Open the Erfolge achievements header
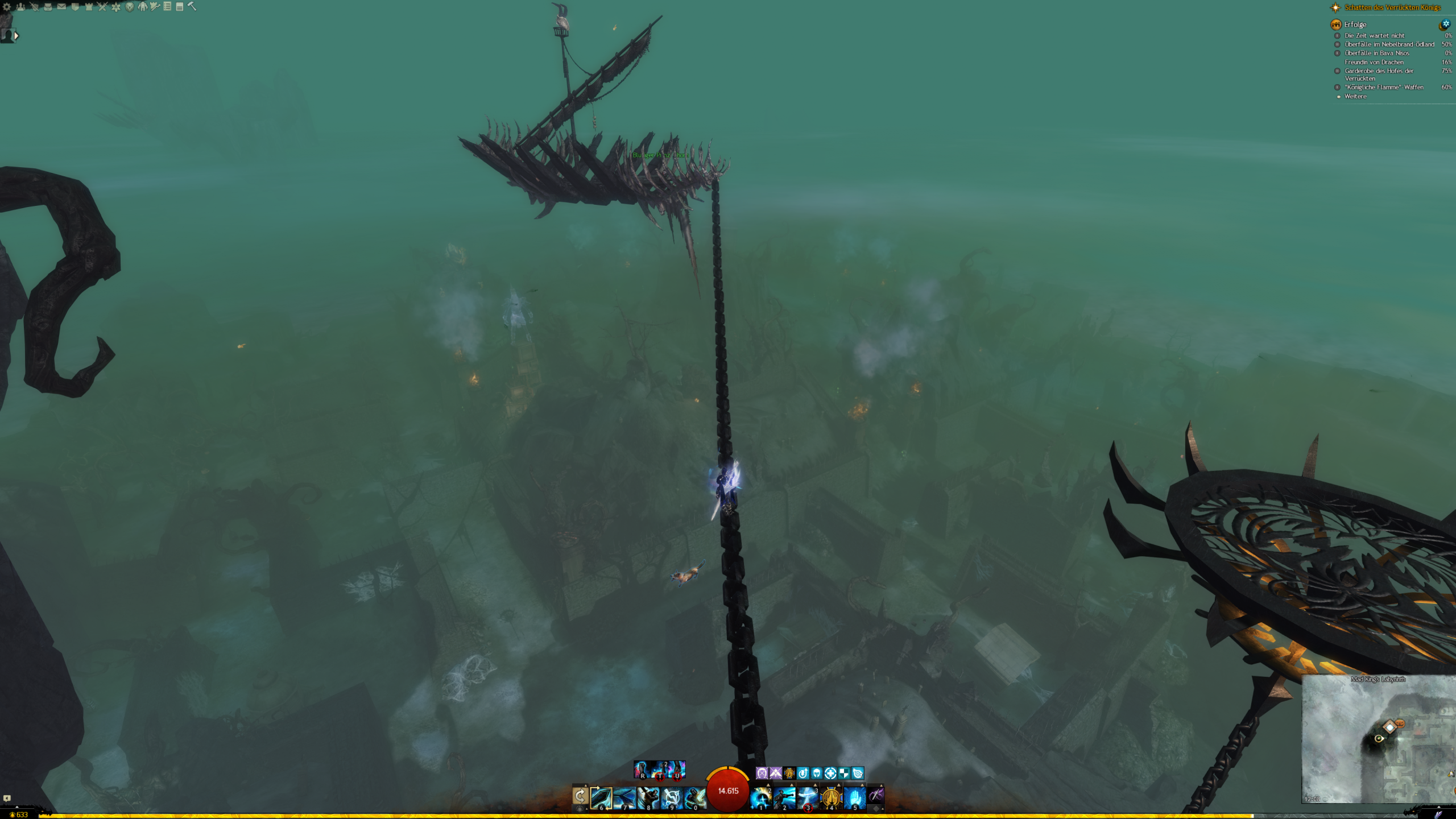 (x=1355, y=24)
